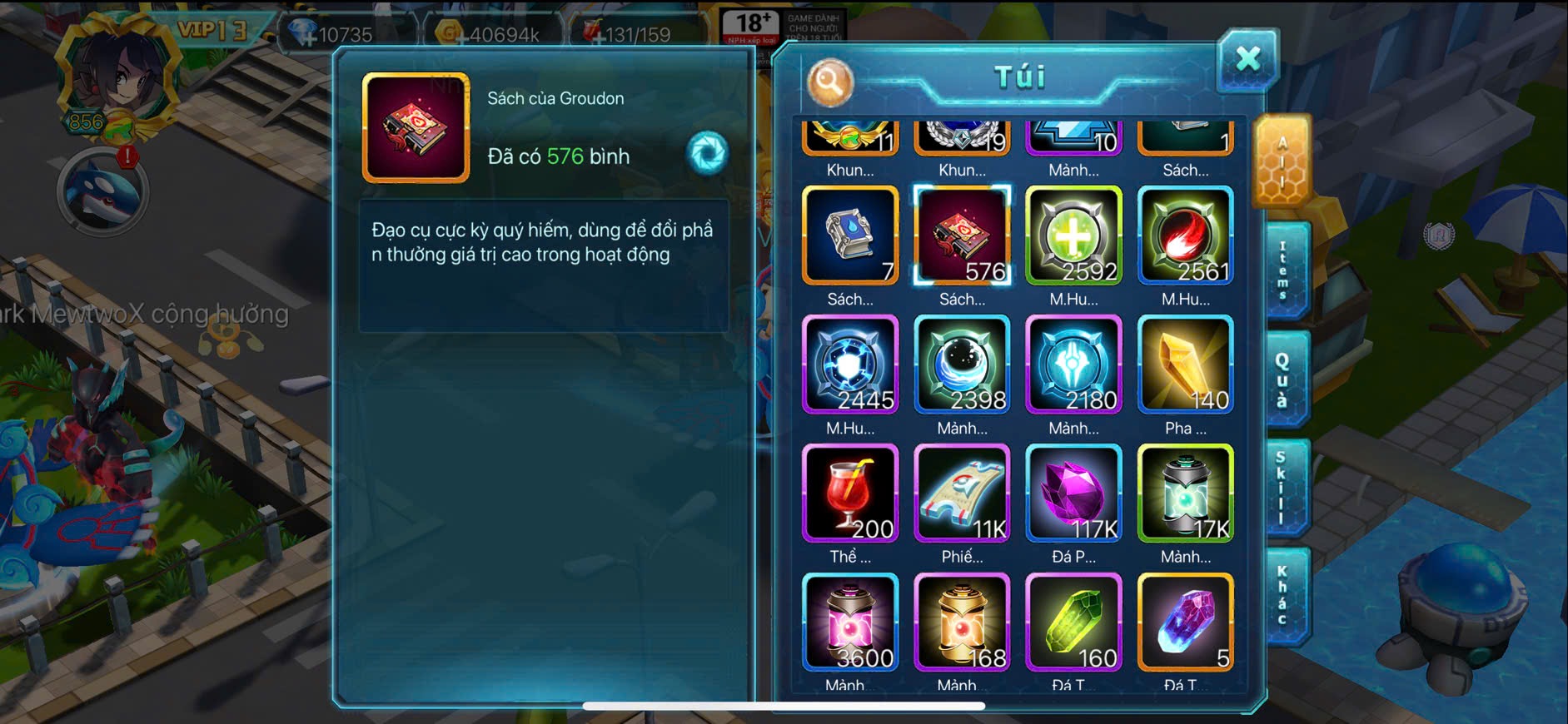Switch to the Khác tab
Image resolution: width=1568 pixels, height=724 pixels.
click(1283, 594)
